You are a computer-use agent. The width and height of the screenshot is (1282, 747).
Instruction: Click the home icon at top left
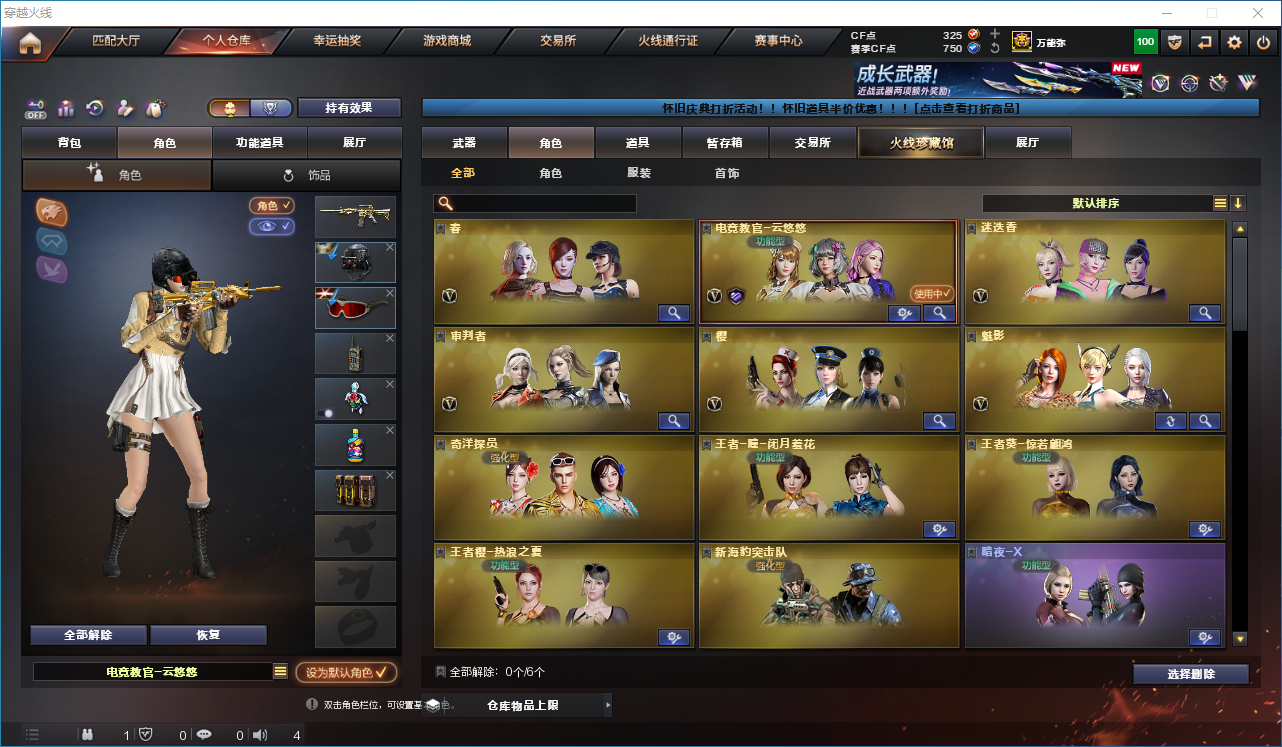tap(31, 42)
